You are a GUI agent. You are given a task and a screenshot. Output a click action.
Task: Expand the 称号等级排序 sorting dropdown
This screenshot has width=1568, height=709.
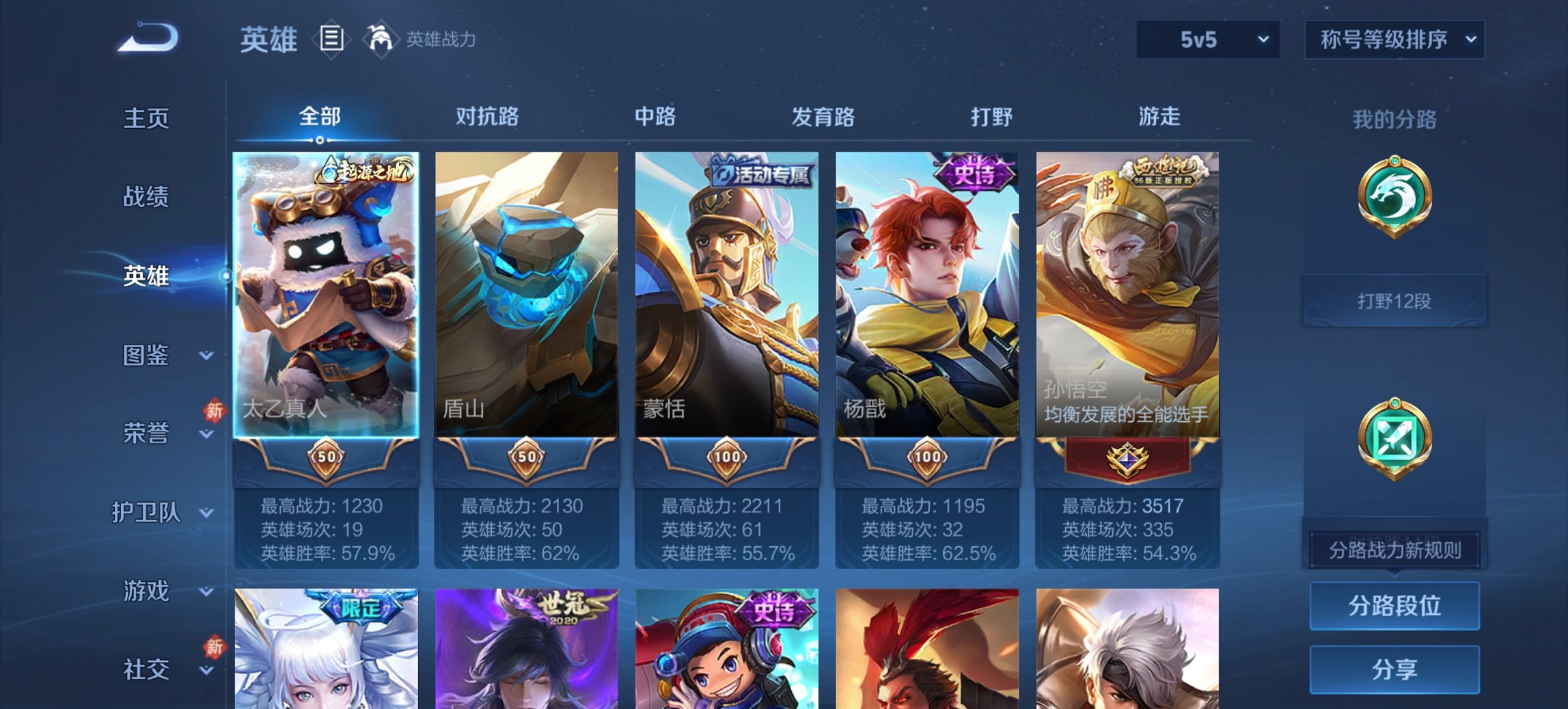[x=1394, y=40]
